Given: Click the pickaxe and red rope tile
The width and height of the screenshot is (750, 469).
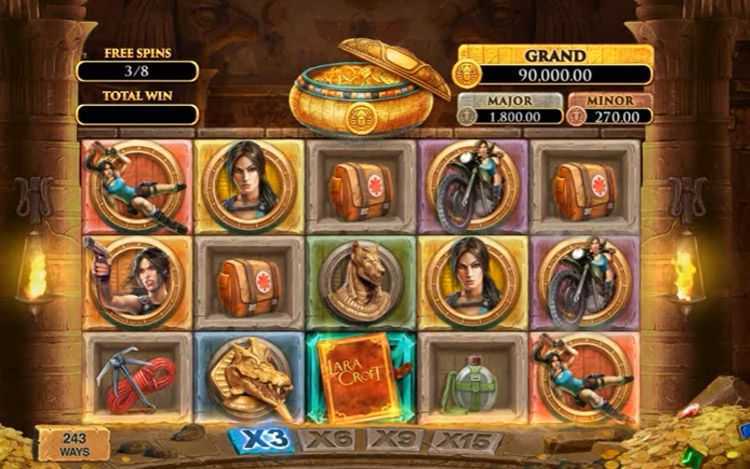Looking at the screenshot, I should click(136, 378).
